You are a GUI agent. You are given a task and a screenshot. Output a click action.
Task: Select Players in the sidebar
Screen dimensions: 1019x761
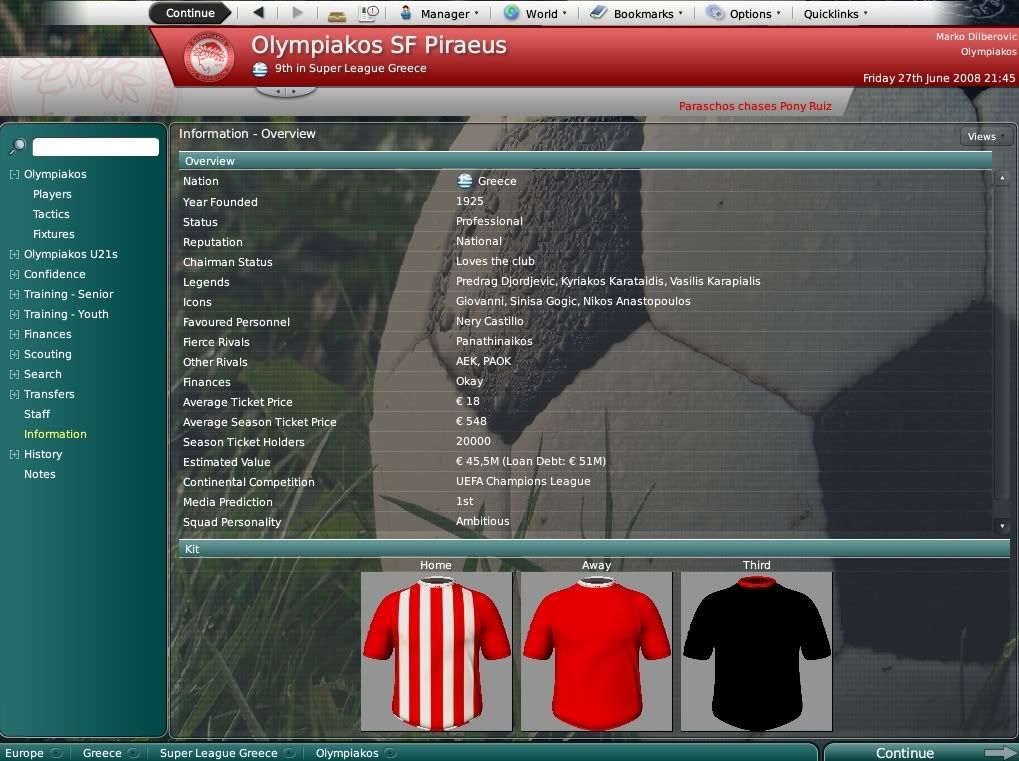tap(52, 194)
